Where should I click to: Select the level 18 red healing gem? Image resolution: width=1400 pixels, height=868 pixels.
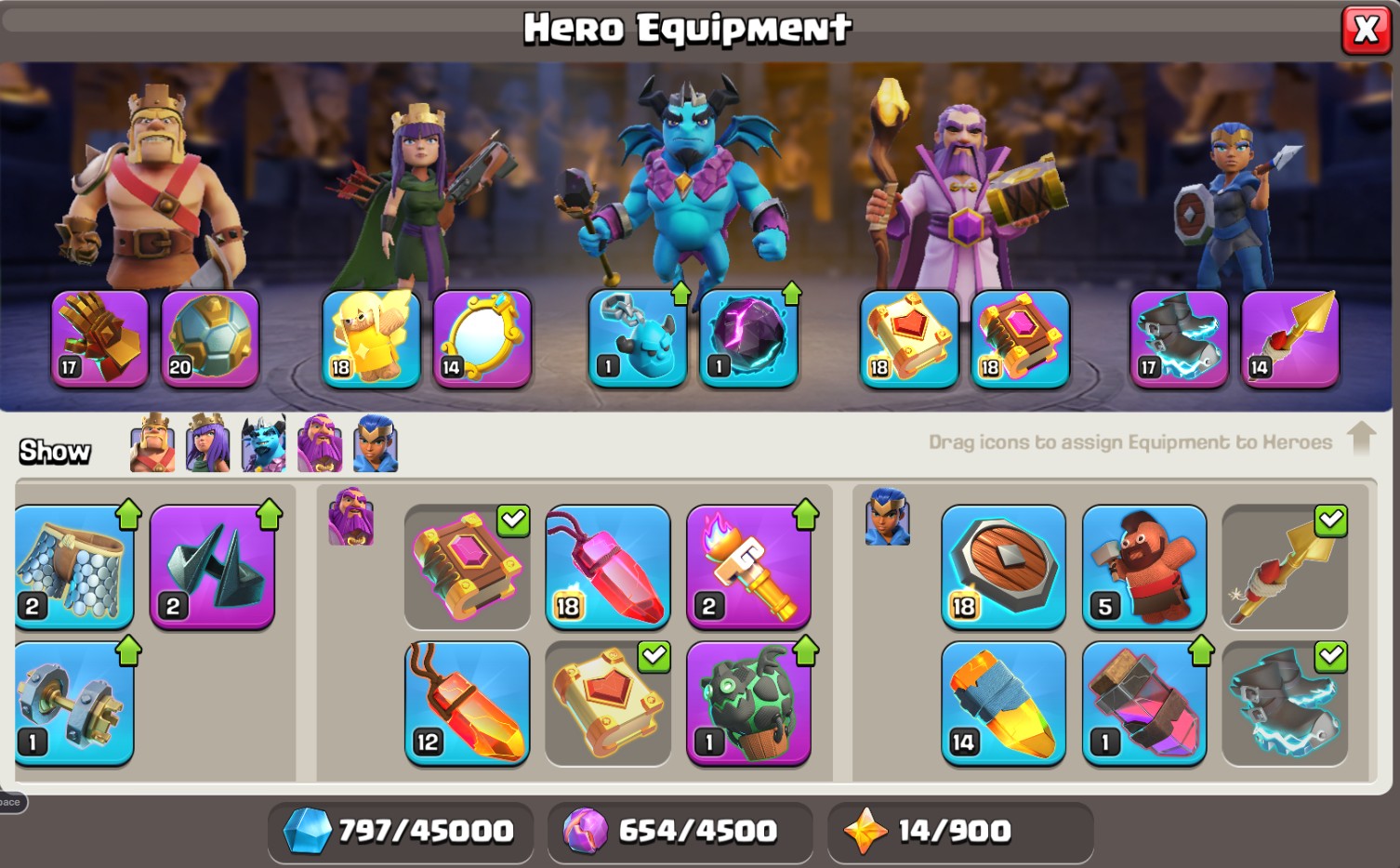(608, 567)
